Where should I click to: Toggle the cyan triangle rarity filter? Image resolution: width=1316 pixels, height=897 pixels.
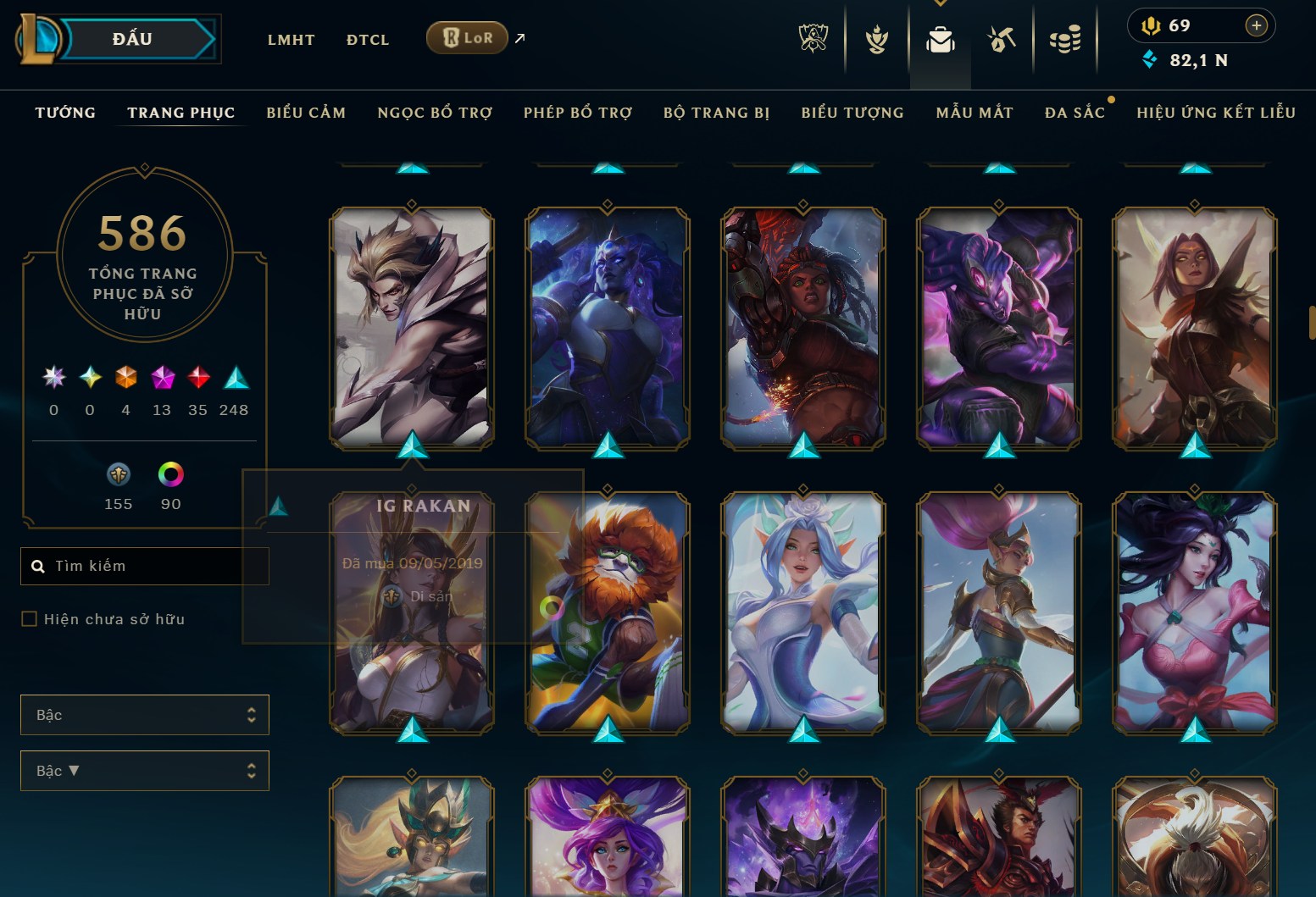click(x=234, y=379)
